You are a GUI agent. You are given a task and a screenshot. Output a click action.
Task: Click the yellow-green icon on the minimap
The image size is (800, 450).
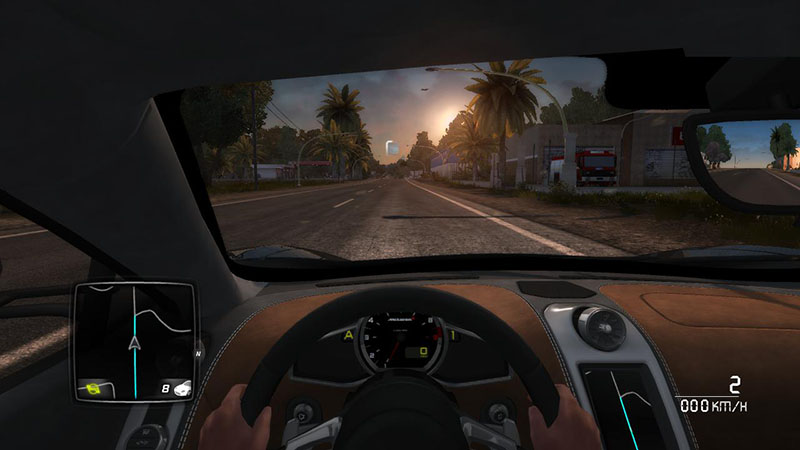[96, 387]
